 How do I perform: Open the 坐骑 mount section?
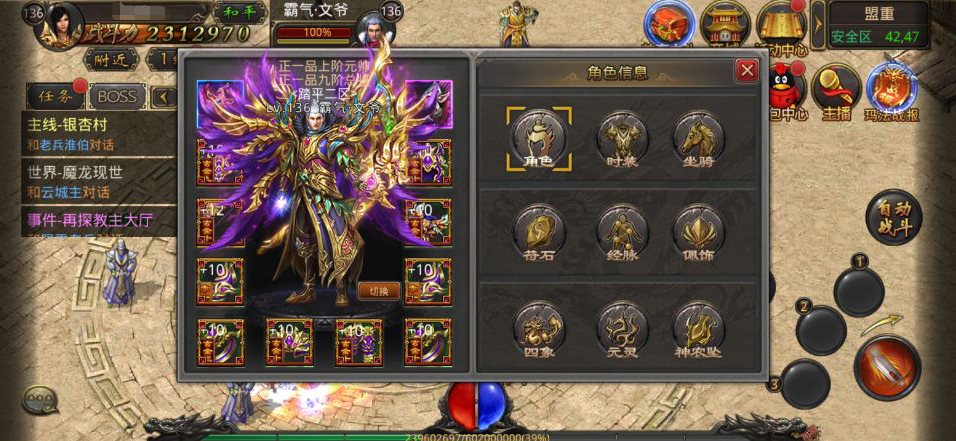coord(698,138)
